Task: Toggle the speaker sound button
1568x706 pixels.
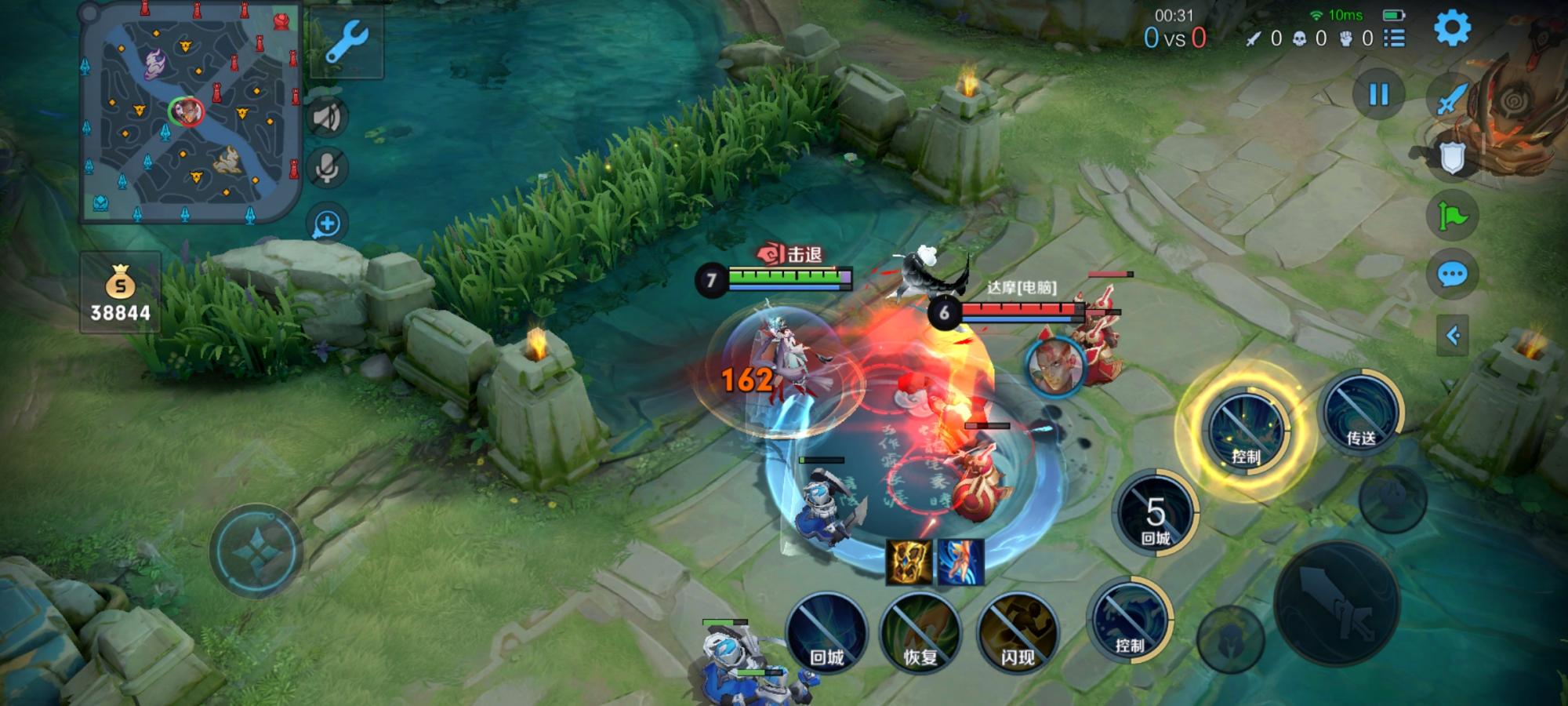Action: click(x=327, y=118)
